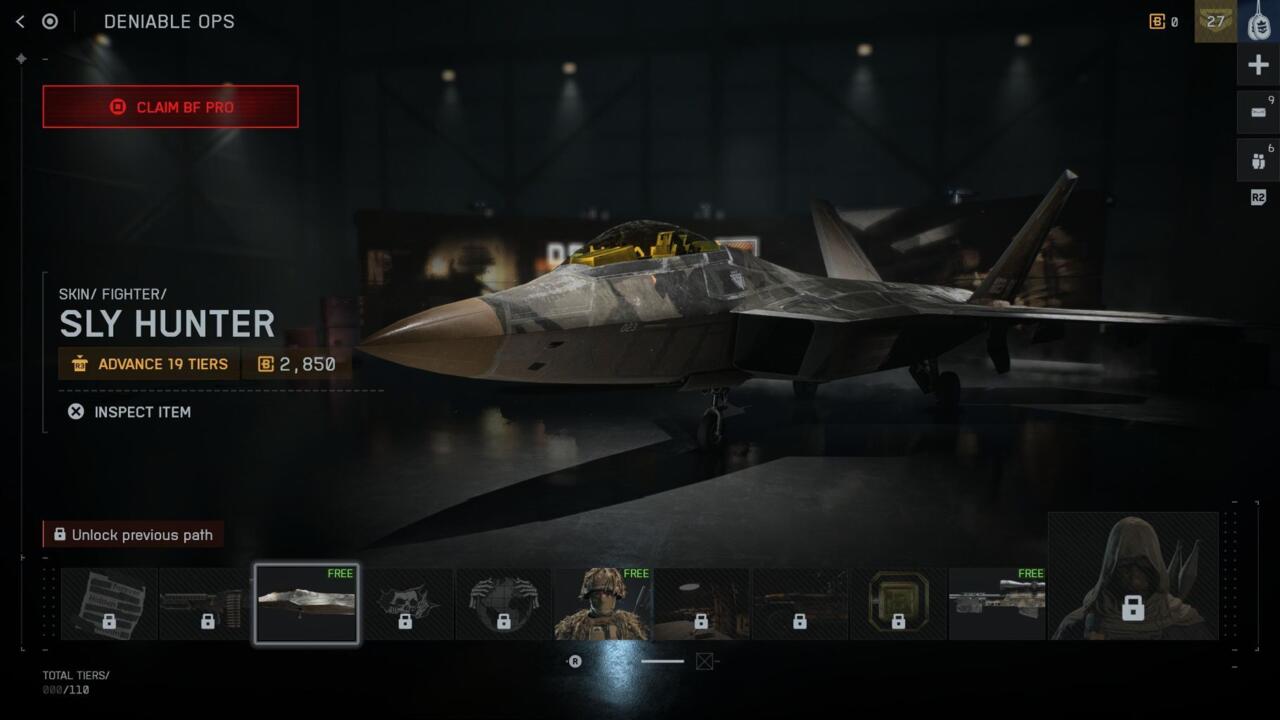Select the Sly Hunter jet reward tile
The image size is (1280, 720).
[306, 604]
